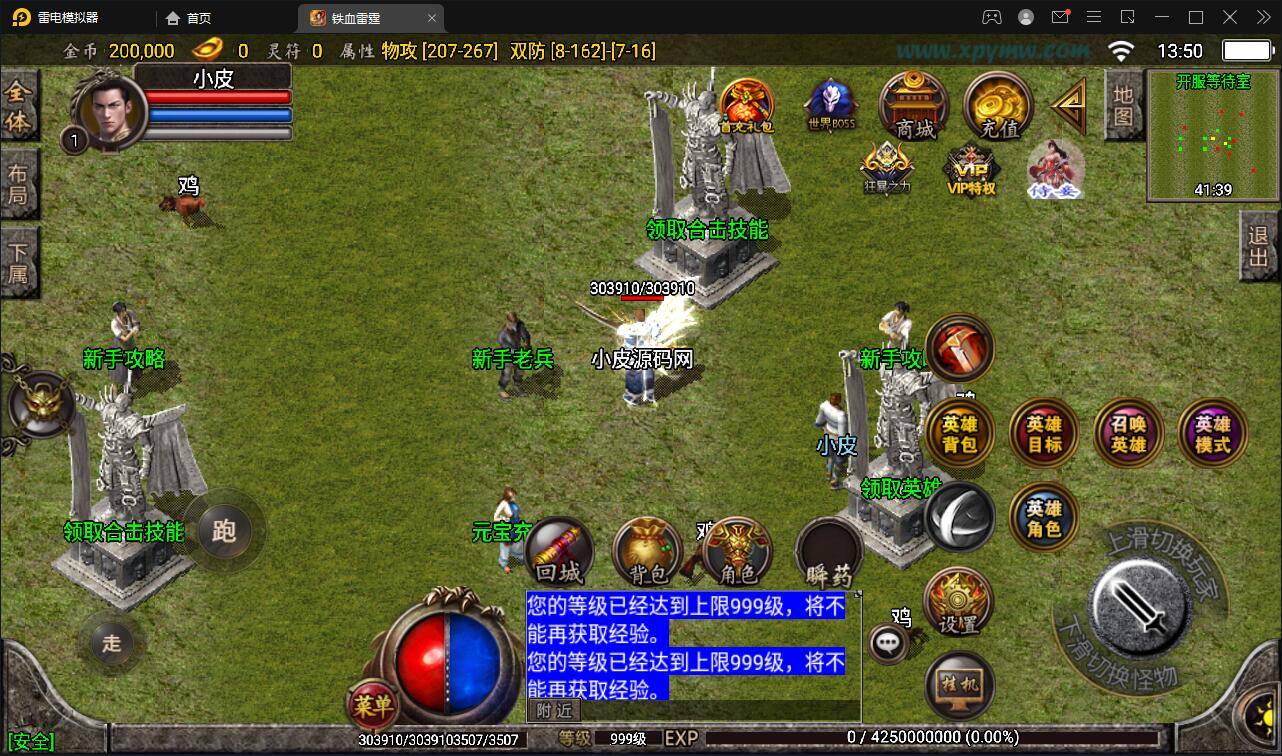Click the 地图 map button
1282x756 pixels.
coord(1123,106)
